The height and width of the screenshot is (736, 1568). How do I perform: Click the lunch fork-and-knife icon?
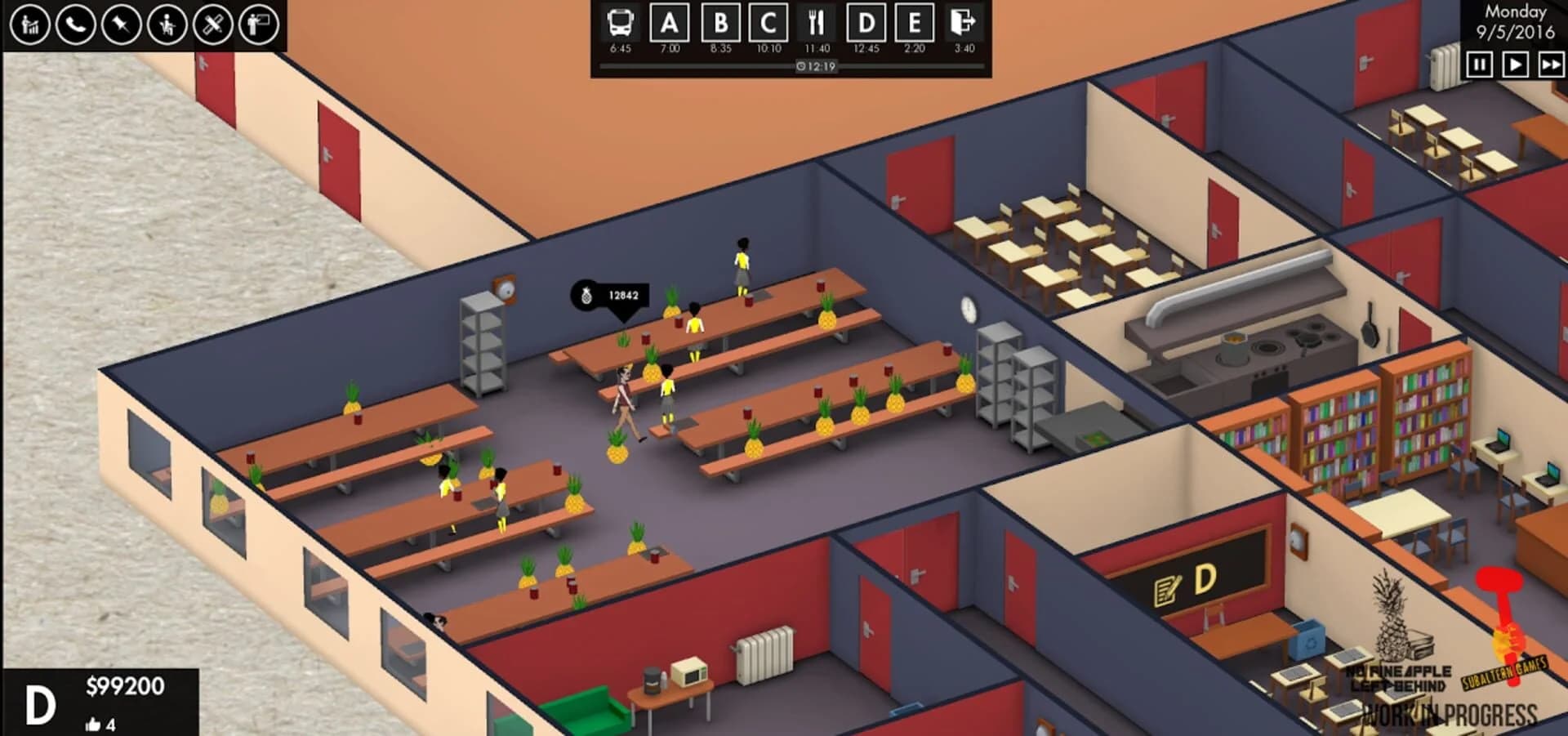tap(813, 25)
